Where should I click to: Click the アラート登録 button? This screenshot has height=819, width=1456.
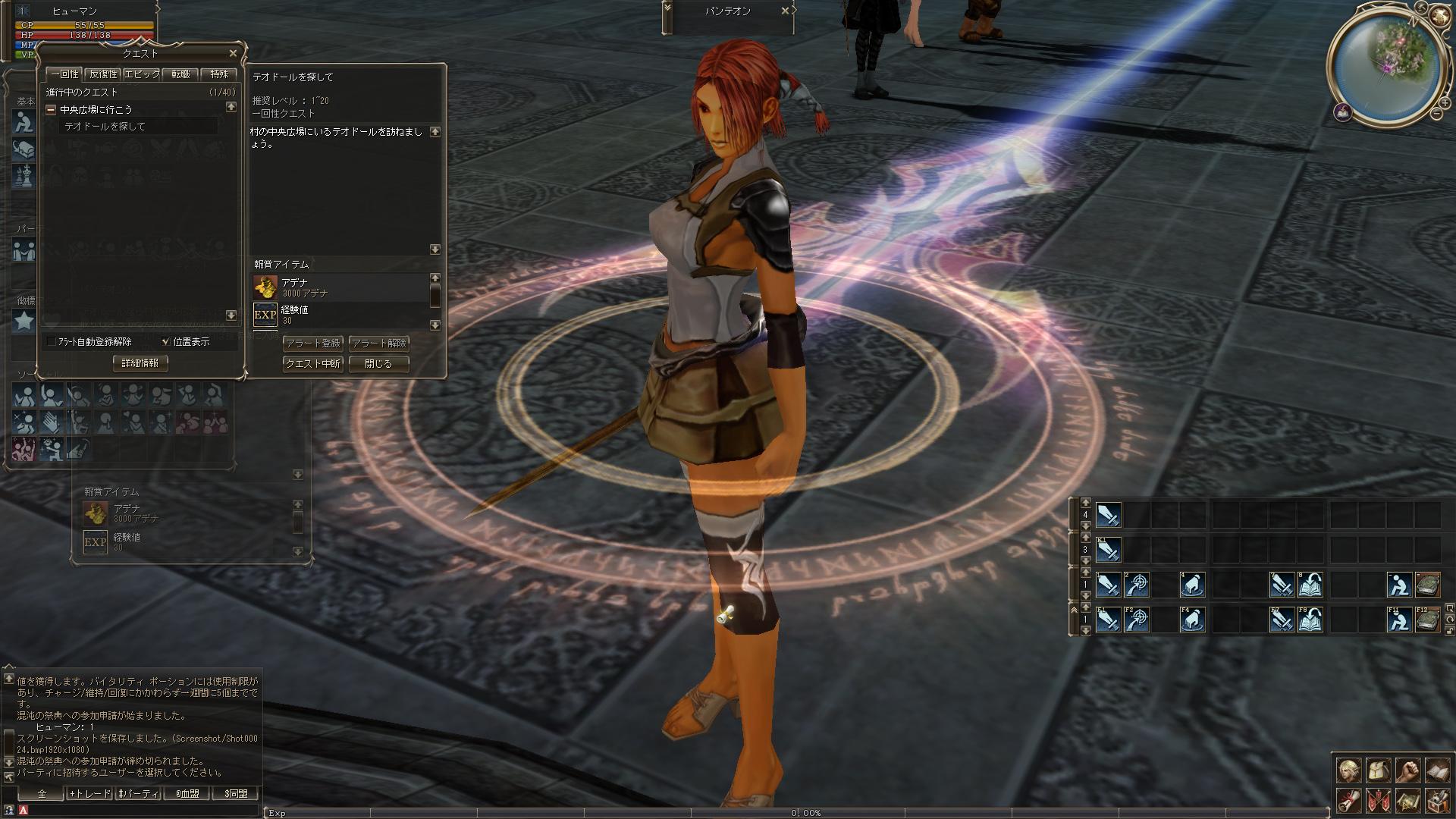tap(313, 344)
